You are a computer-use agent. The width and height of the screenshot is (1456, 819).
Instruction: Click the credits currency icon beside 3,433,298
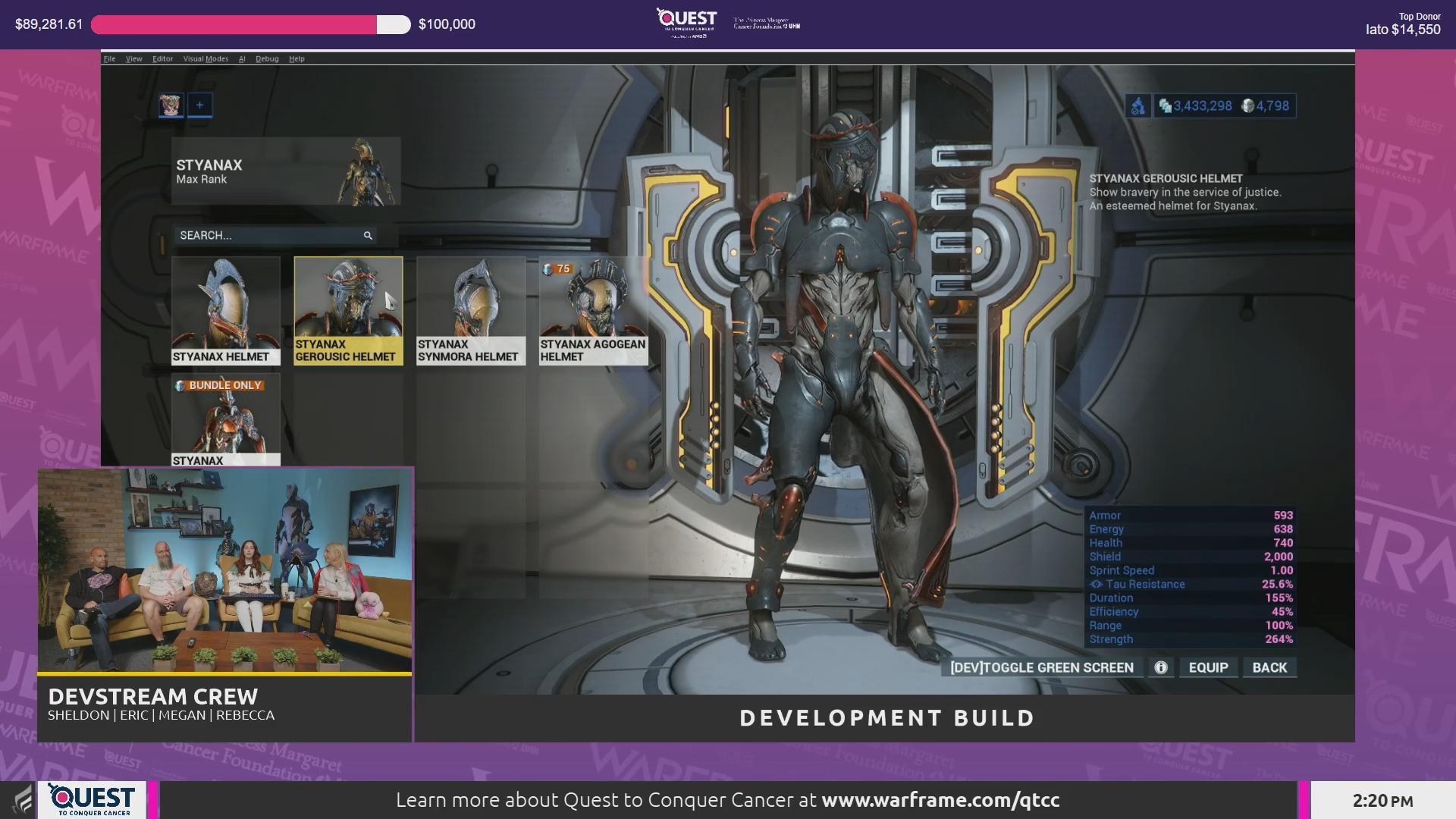click(x=1166, y=106)
